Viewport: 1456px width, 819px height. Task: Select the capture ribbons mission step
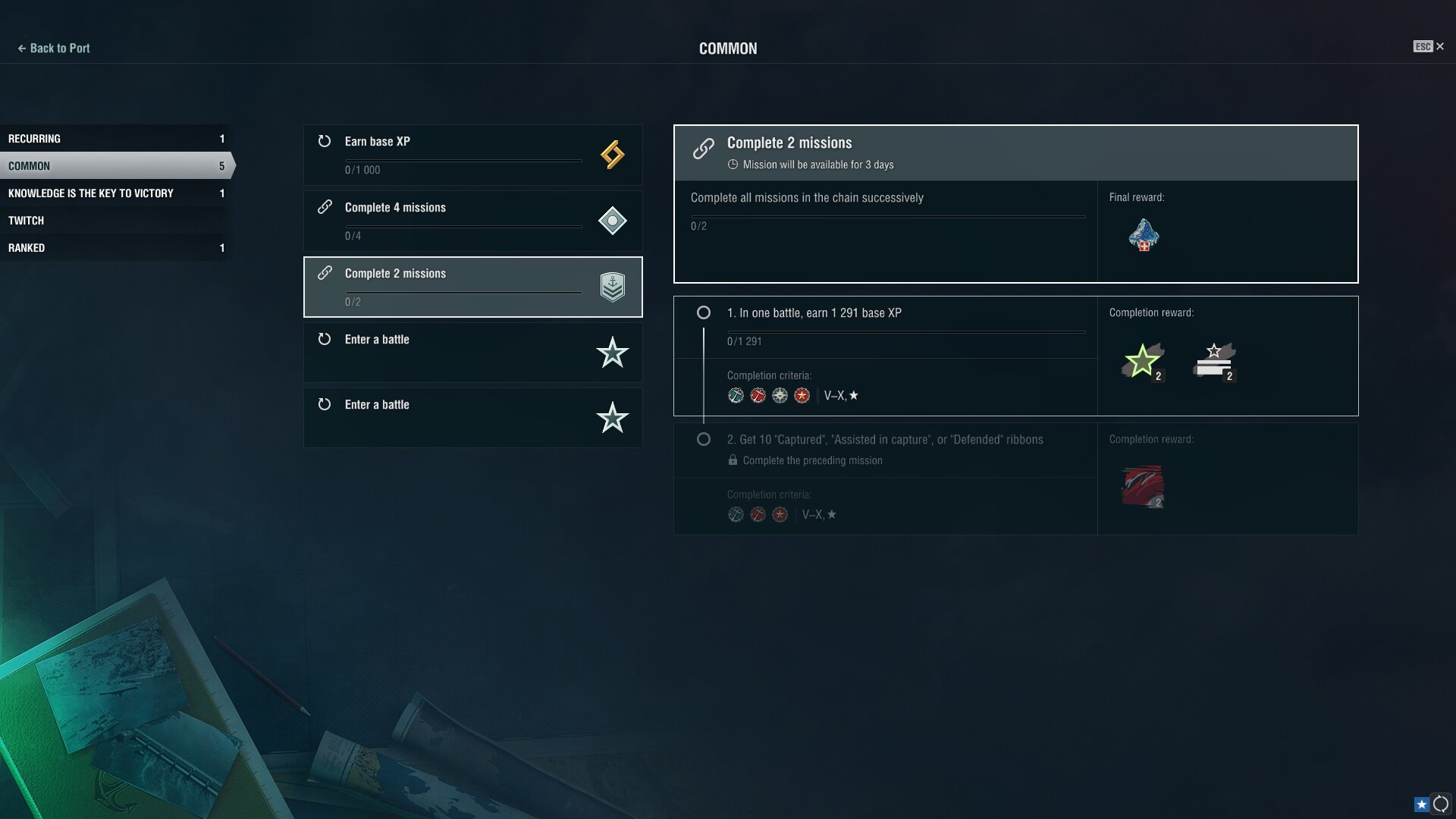[x=884, y=449]
